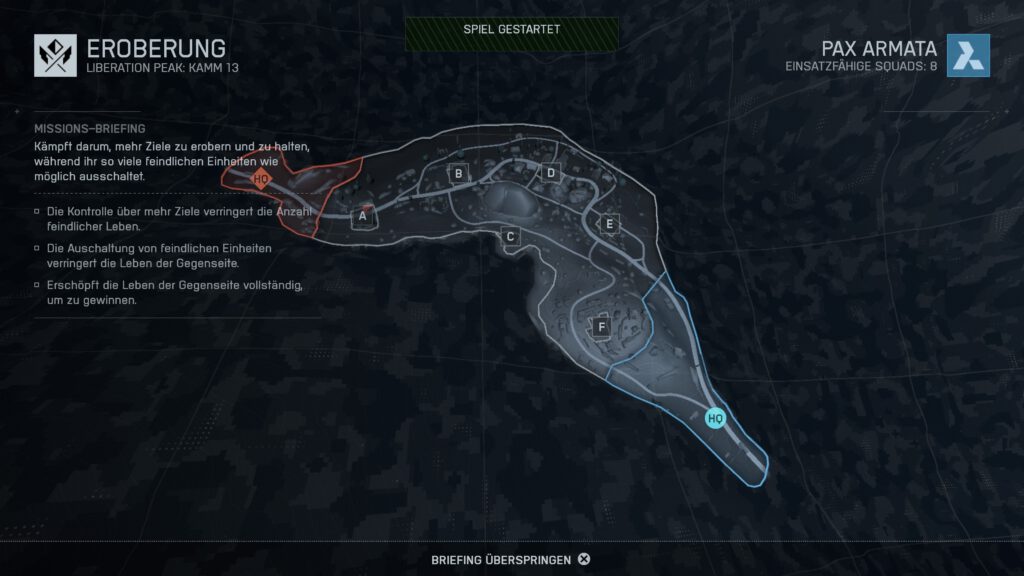Image resolution: width=1024 pixels, height=576 pixels.
Task: Click the Eroberung game mode emblem
Action: pyautogui.click(x=55, y=55)
